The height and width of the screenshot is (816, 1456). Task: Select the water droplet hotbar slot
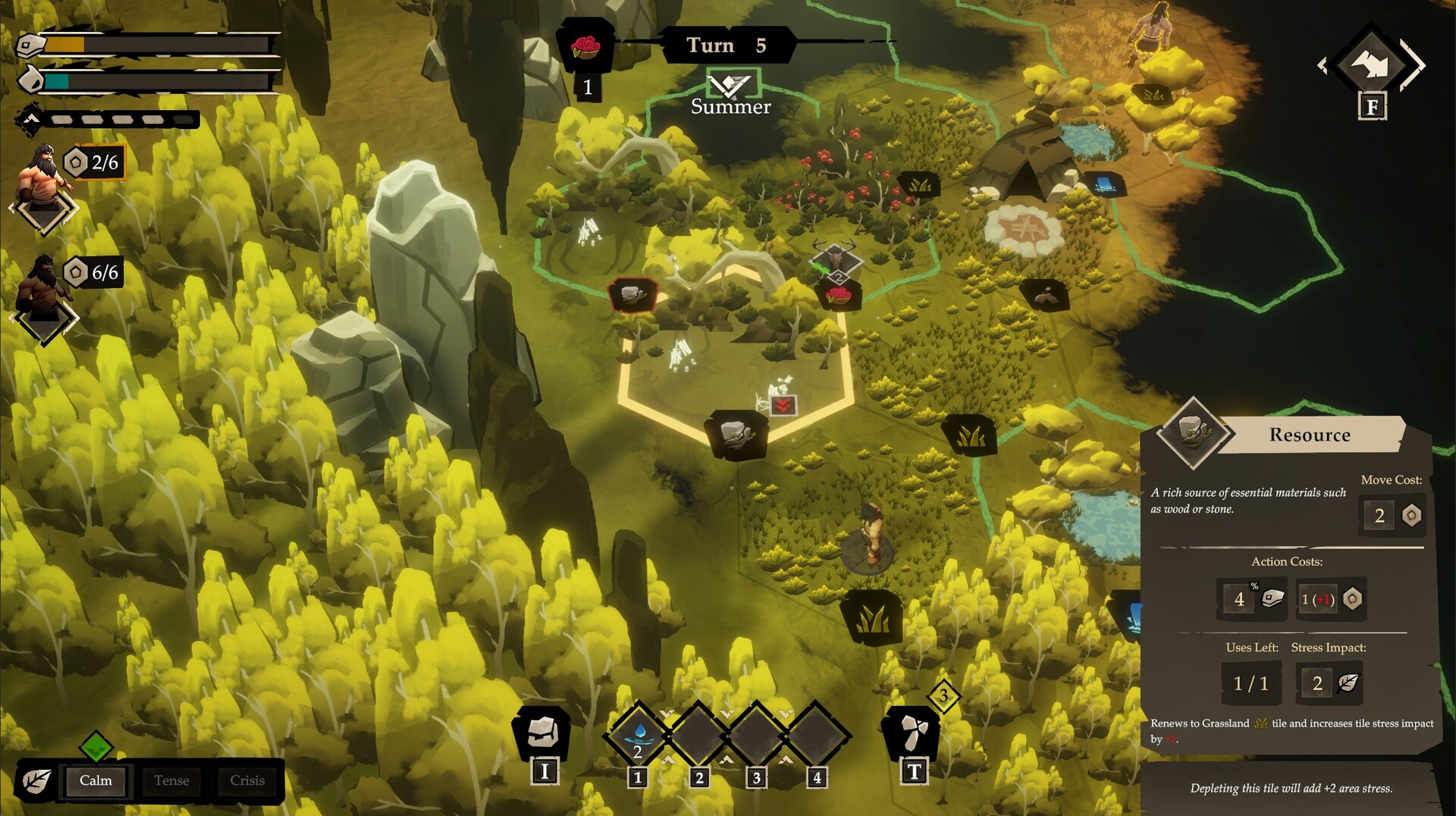point(639,734)
